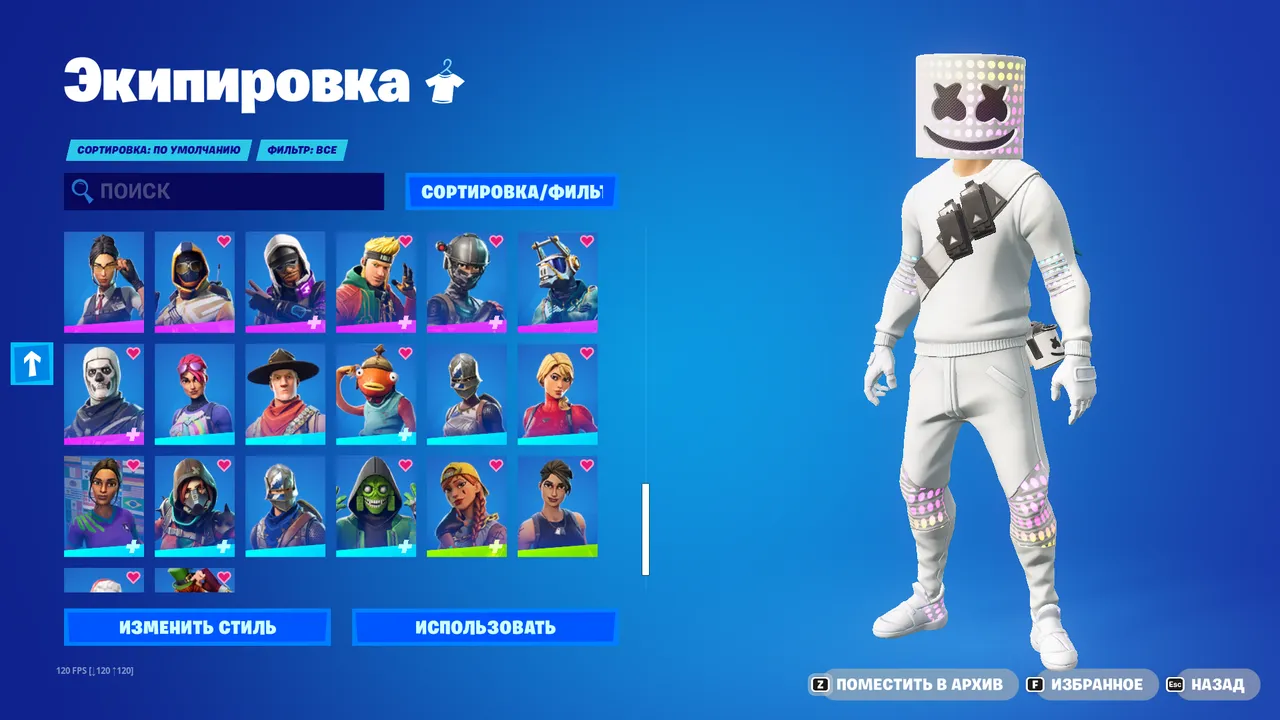Toggle the favorite heart on the top-left skin tile

[x=133, y=241]
